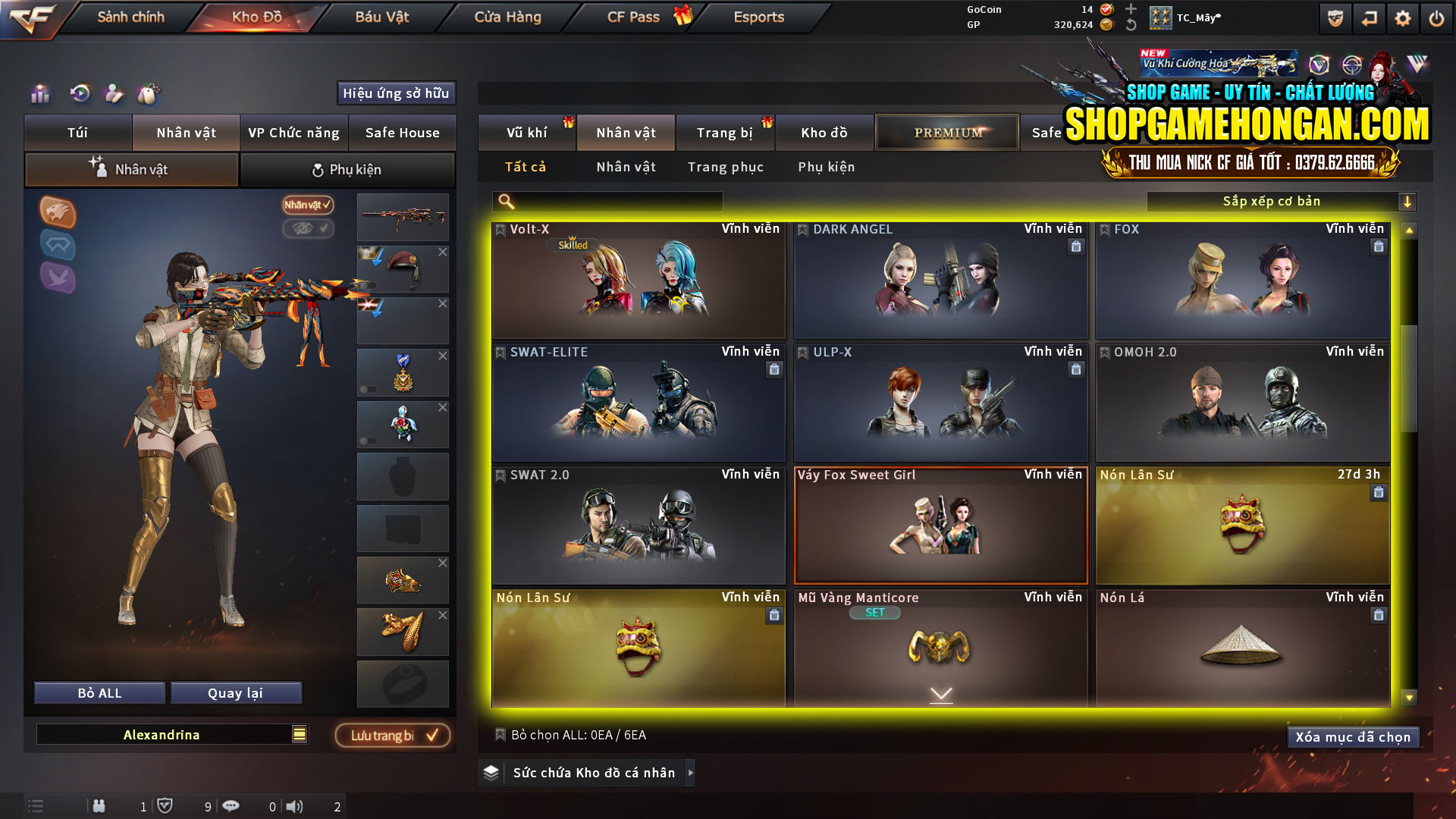
Task: Open the chat bubble icon in status bar
Action: point(231,806)
